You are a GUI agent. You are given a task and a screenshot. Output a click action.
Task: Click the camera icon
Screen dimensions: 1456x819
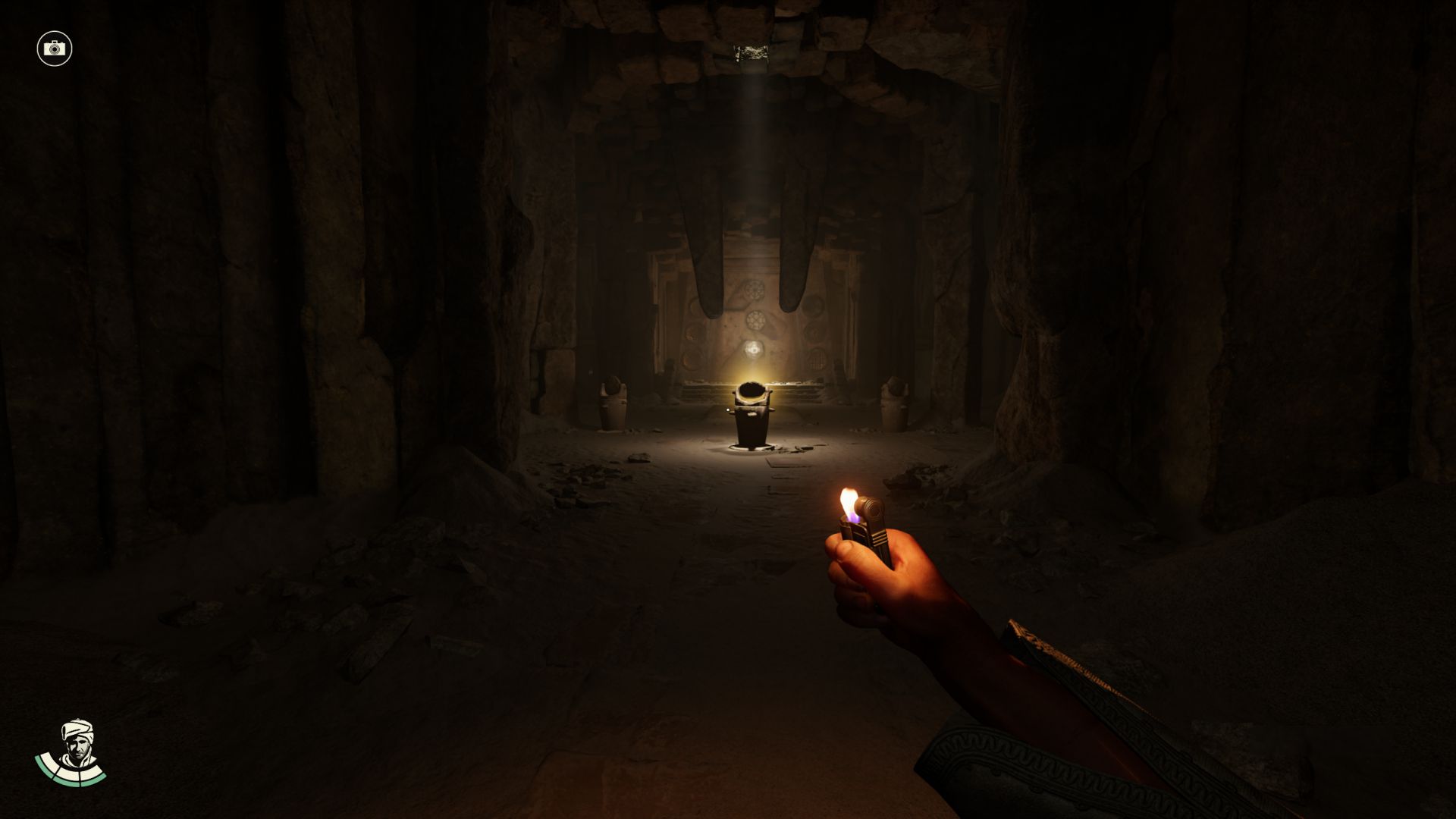pos(54,49)
